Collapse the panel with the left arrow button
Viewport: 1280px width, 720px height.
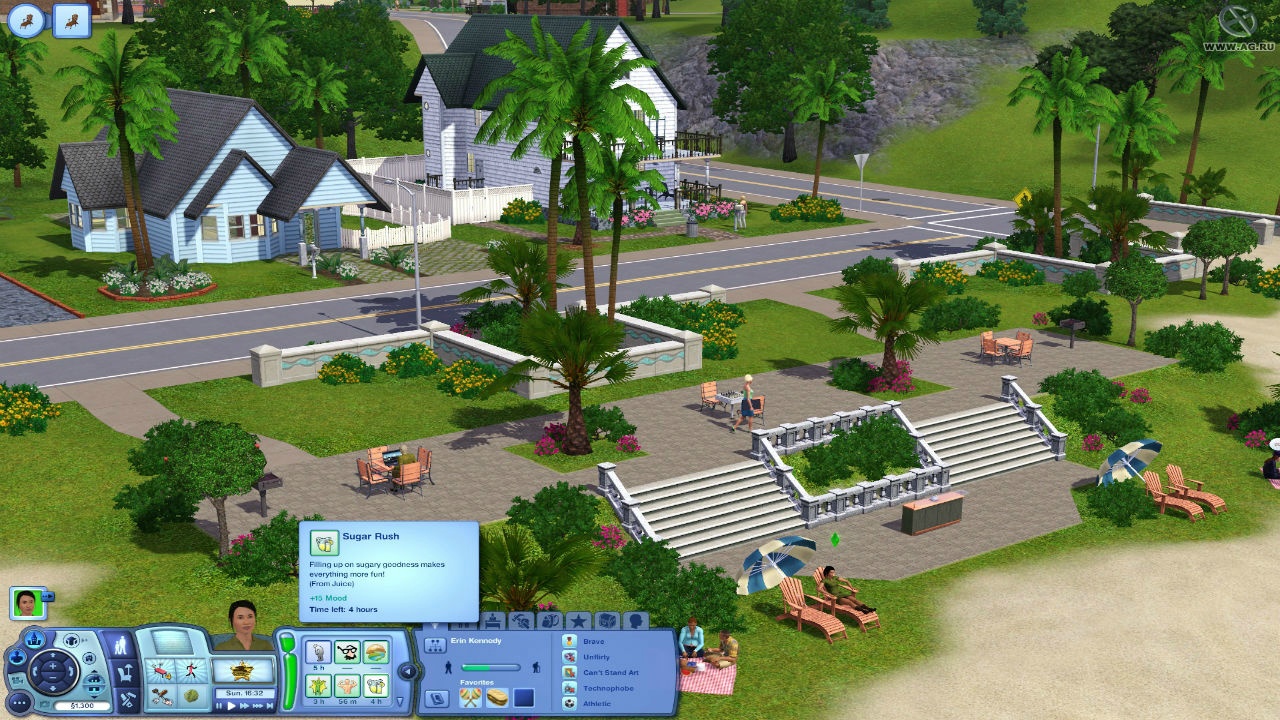408,671
